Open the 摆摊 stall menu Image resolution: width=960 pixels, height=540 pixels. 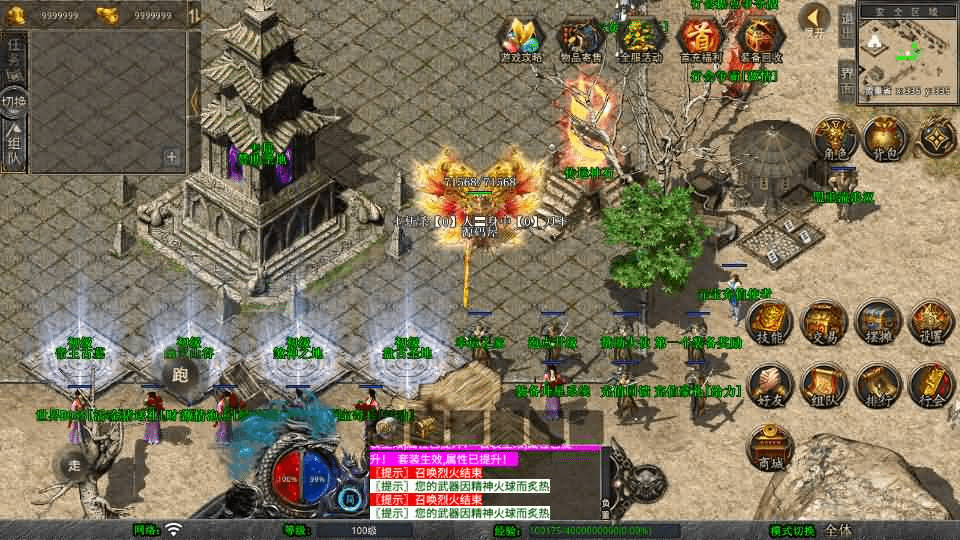point(878,322)
